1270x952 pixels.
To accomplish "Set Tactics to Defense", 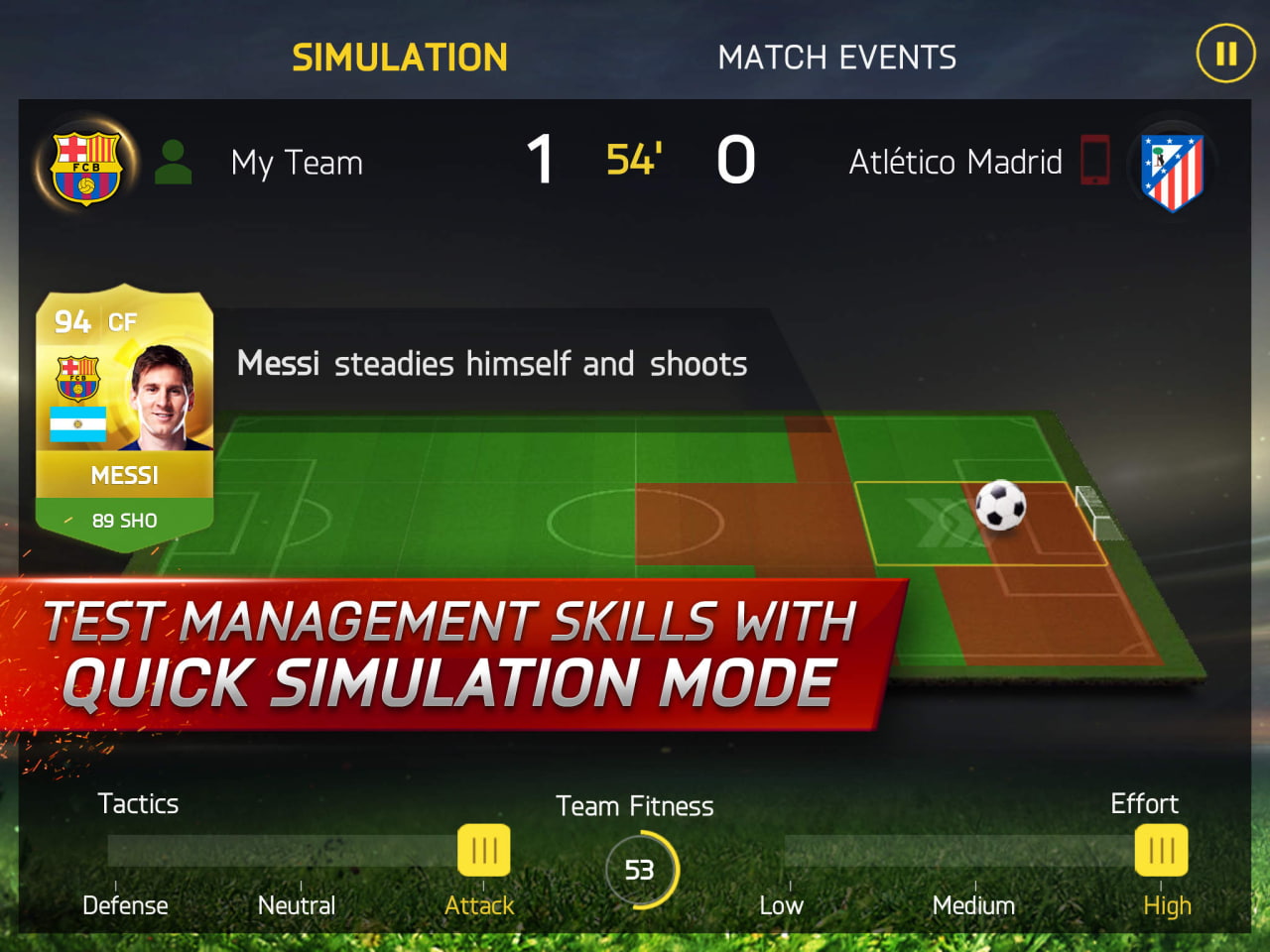I will (126, 904).
